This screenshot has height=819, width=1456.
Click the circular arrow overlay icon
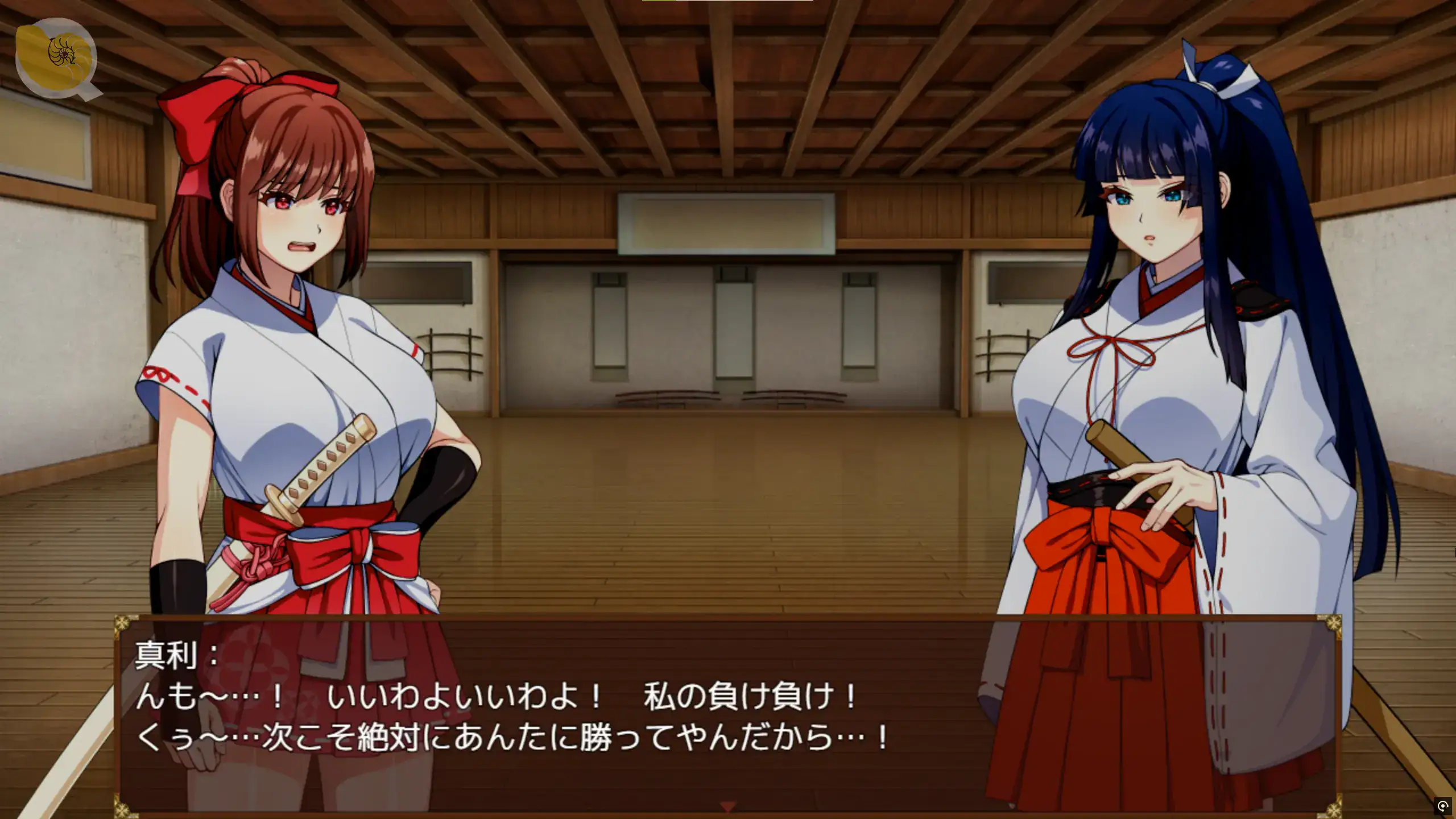pos(1442,806)
